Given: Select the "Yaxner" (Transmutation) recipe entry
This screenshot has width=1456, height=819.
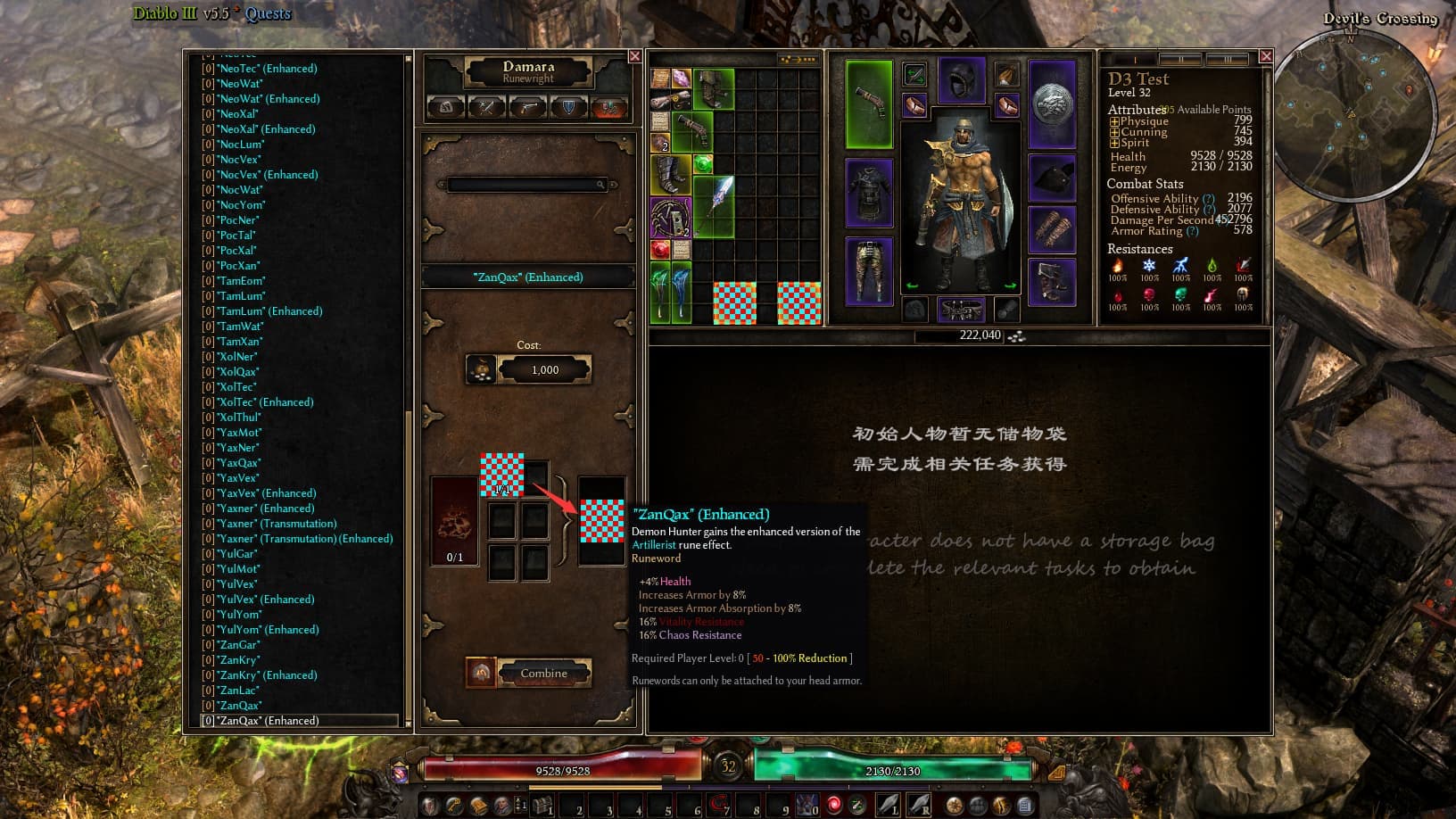Looking at the screenshot, I should (x=277, y=524).
